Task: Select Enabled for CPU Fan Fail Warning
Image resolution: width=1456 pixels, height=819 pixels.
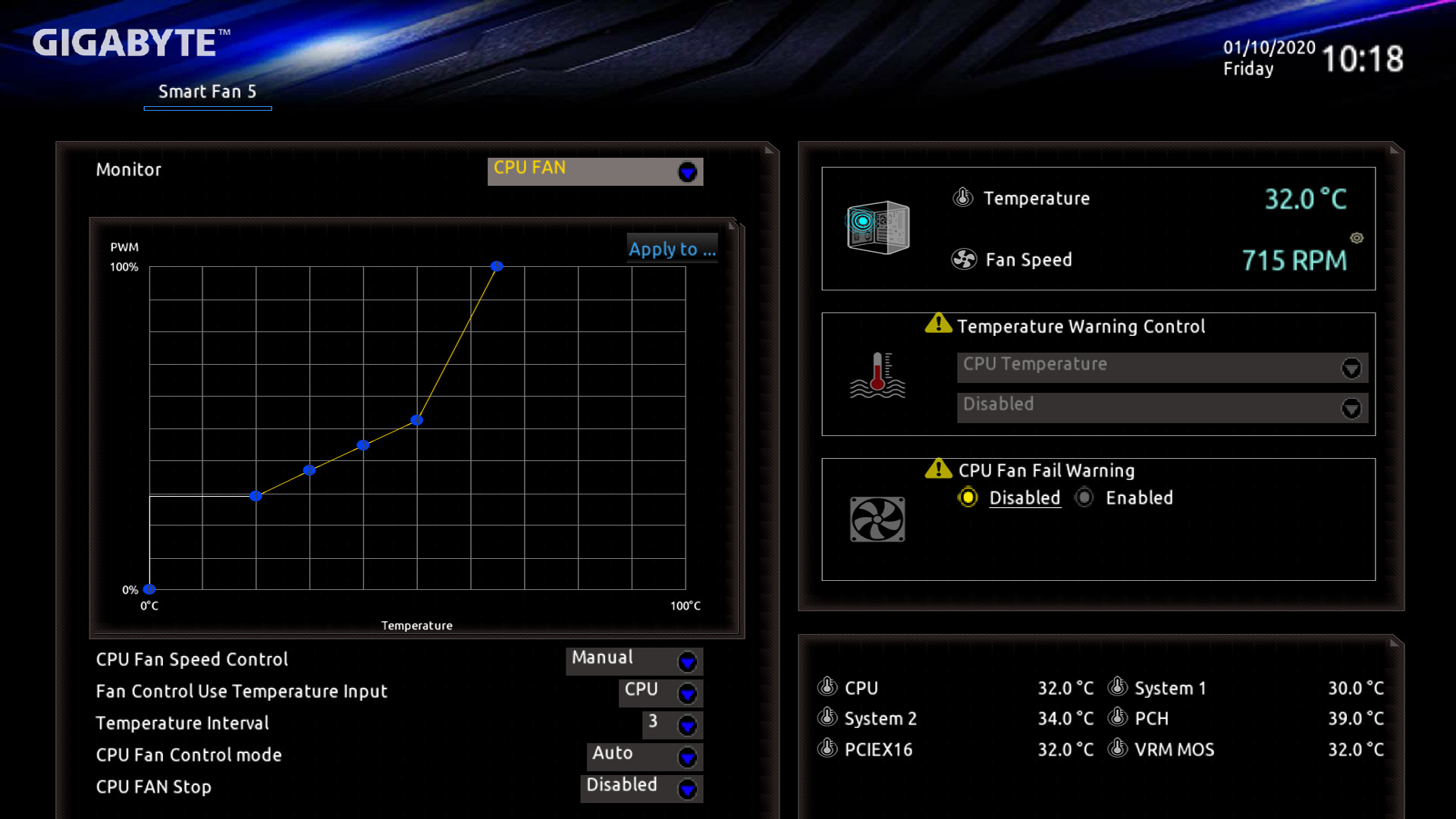Action: pyautogui.click(x=1085, y=497)
